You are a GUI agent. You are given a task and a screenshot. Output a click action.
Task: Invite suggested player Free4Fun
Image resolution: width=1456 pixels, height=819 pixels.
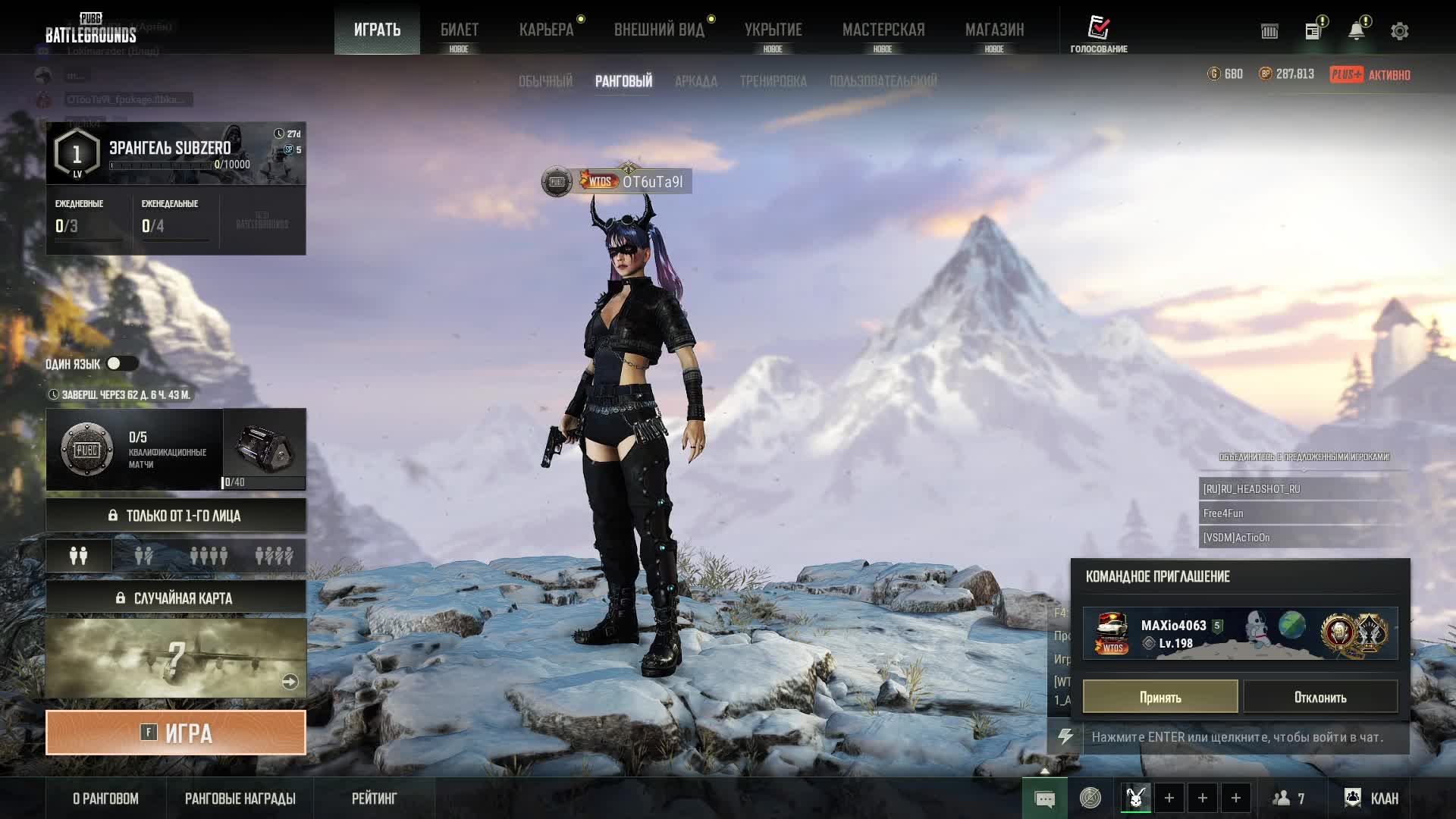pyautogui.click(x=1301, y=513)
